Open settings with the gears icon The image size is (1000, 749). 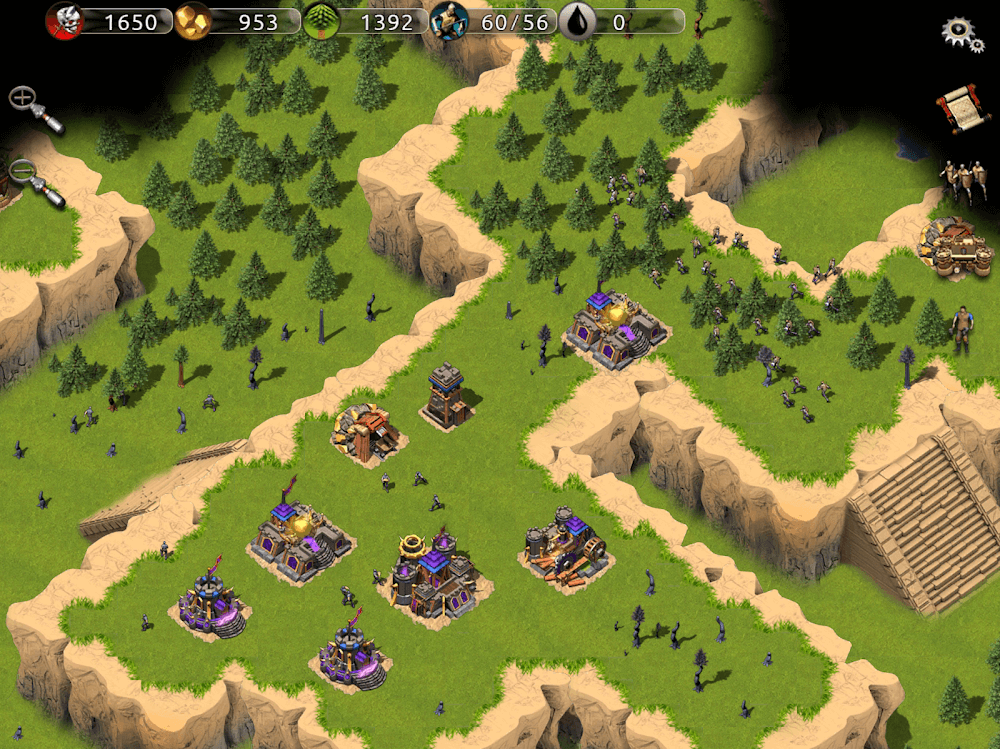[x=962, y=33]
